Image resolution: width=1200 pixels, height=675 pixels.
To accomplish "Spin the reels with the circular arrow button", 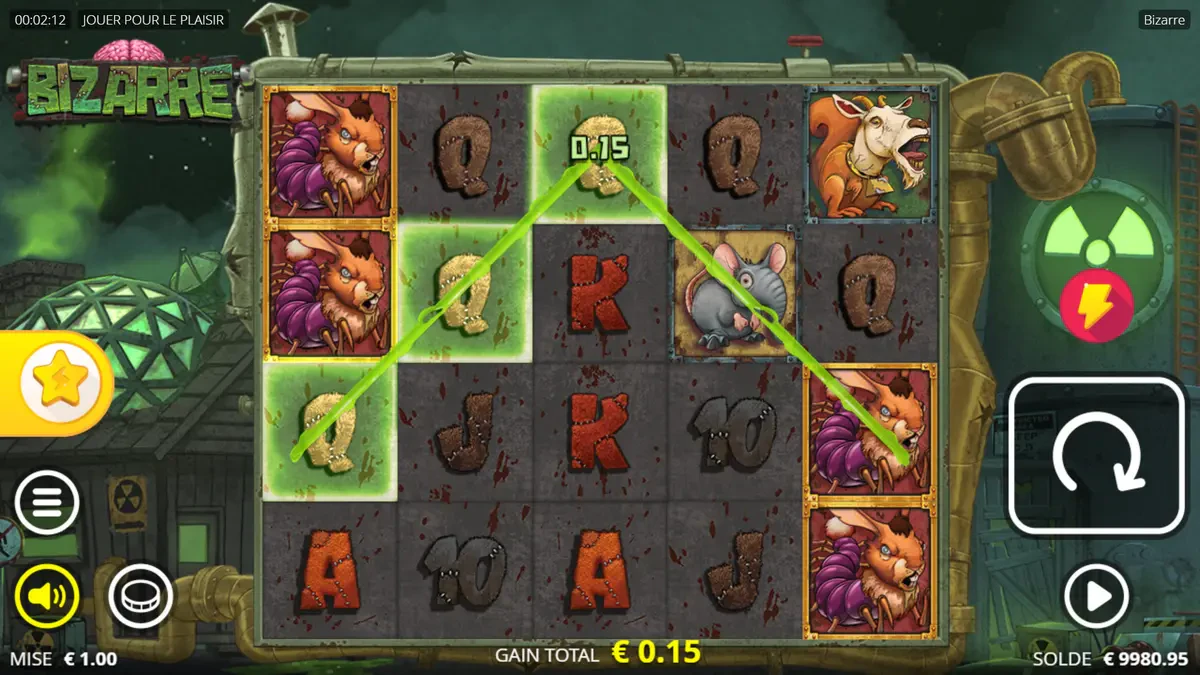I will 1097,456.
